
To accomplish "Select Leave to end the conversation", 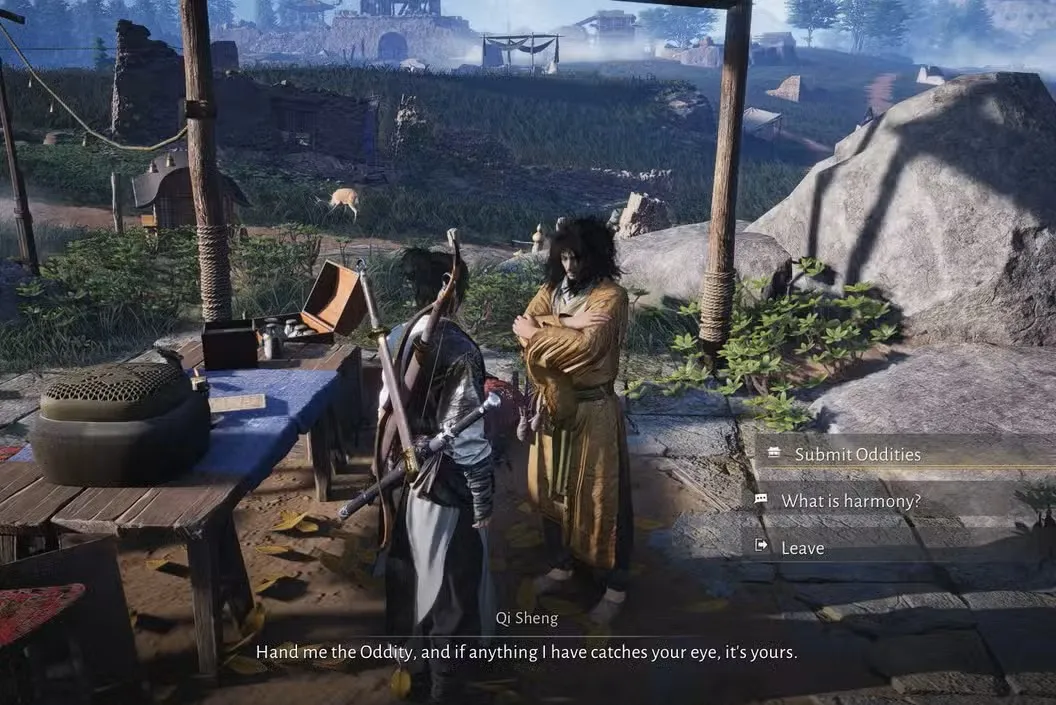I will [x=802, y=547].
